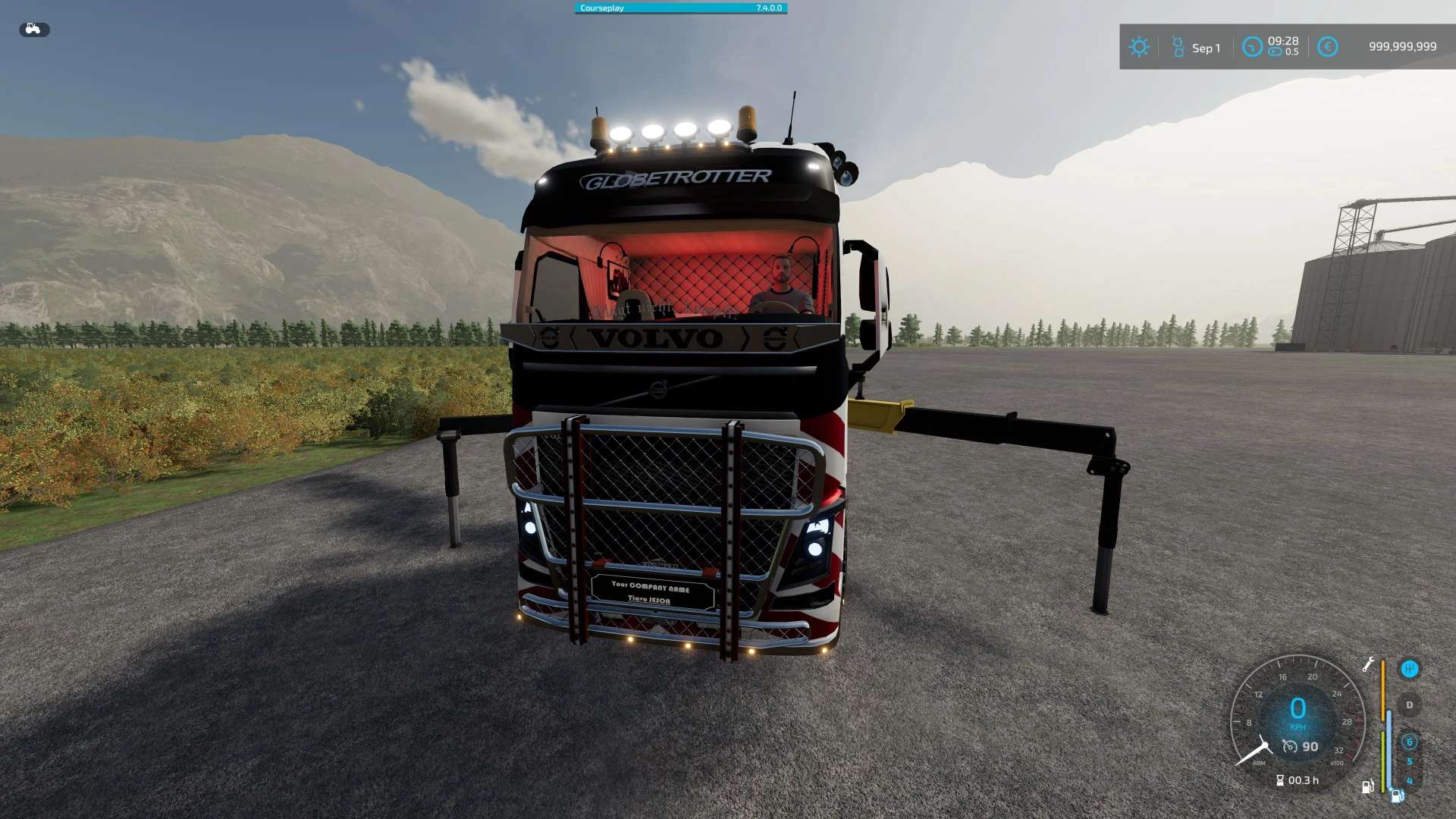Click the D drive direction indicator

[1409, 705]
